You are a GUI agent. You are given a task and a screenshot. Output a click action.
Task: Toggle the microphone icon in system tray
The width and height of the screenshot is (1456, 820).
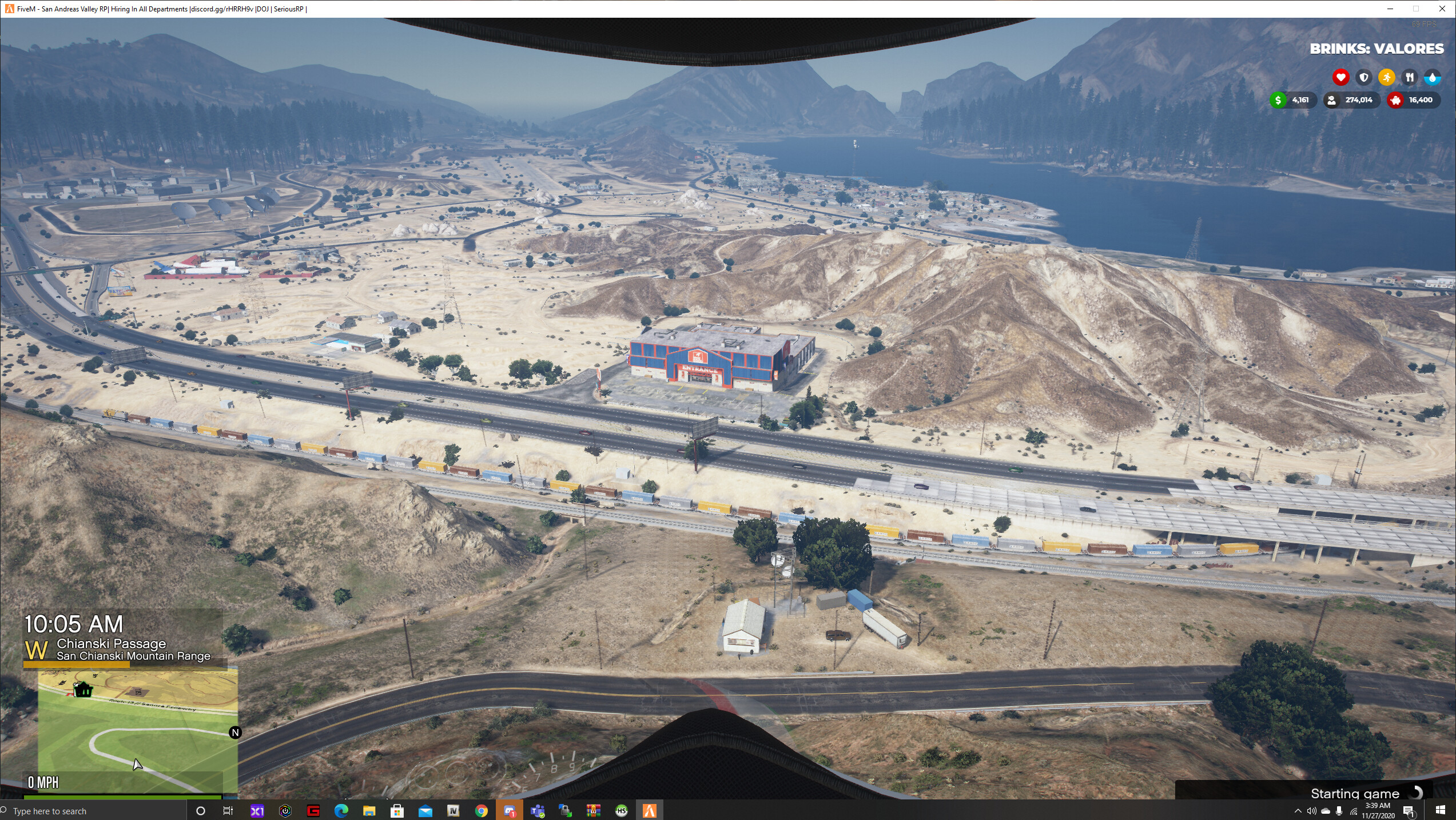coord(1339,811)
